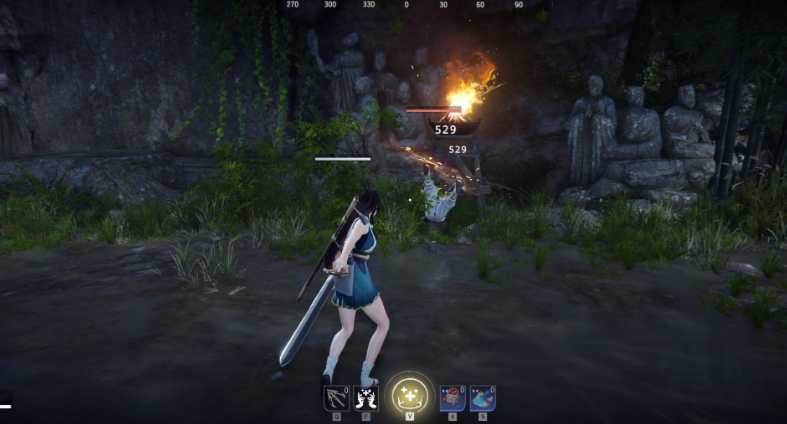Select the blue powder item slot
Viewport: 787px width, 424px height.
[x=483, y=397]
